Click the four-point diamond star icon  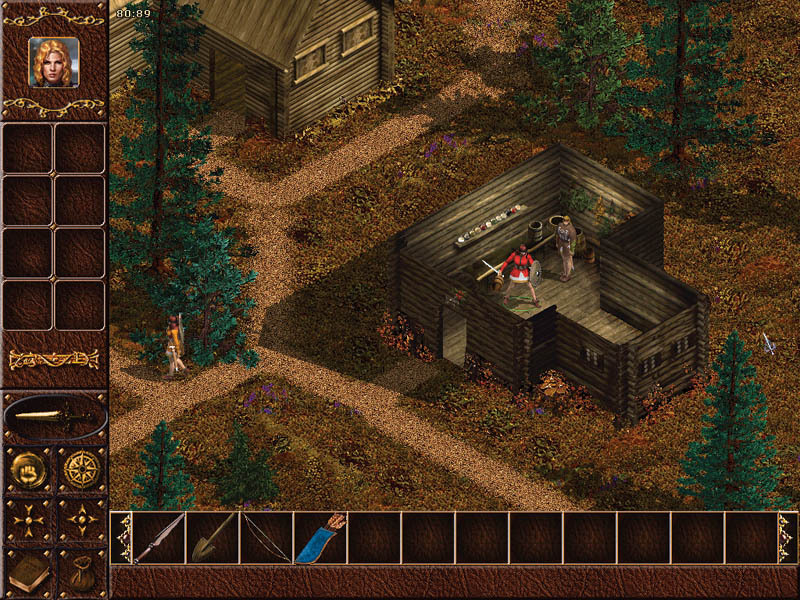tap(80, 521)
